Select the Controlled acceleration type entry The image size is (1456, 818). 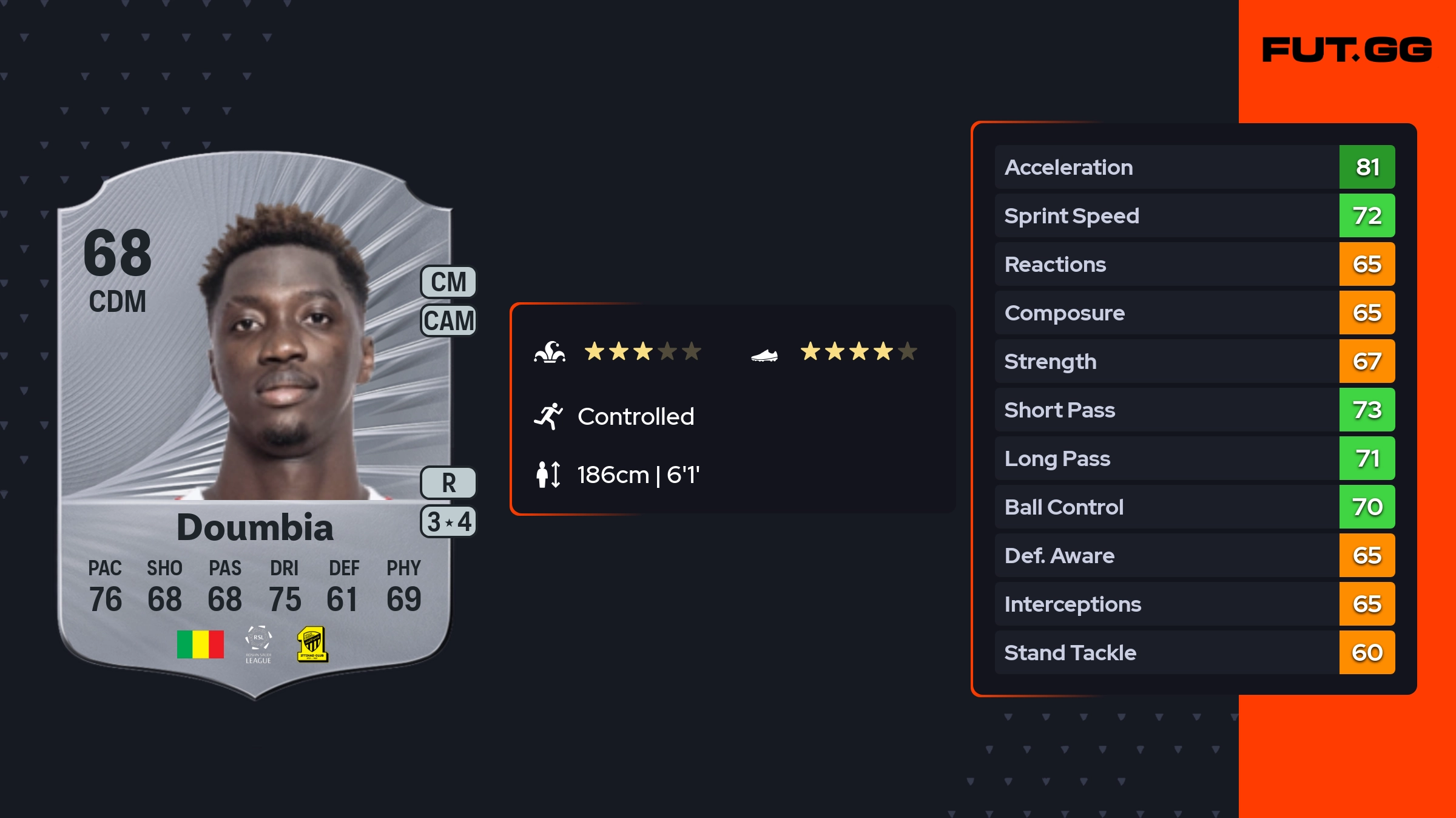[x=635, y=417]
